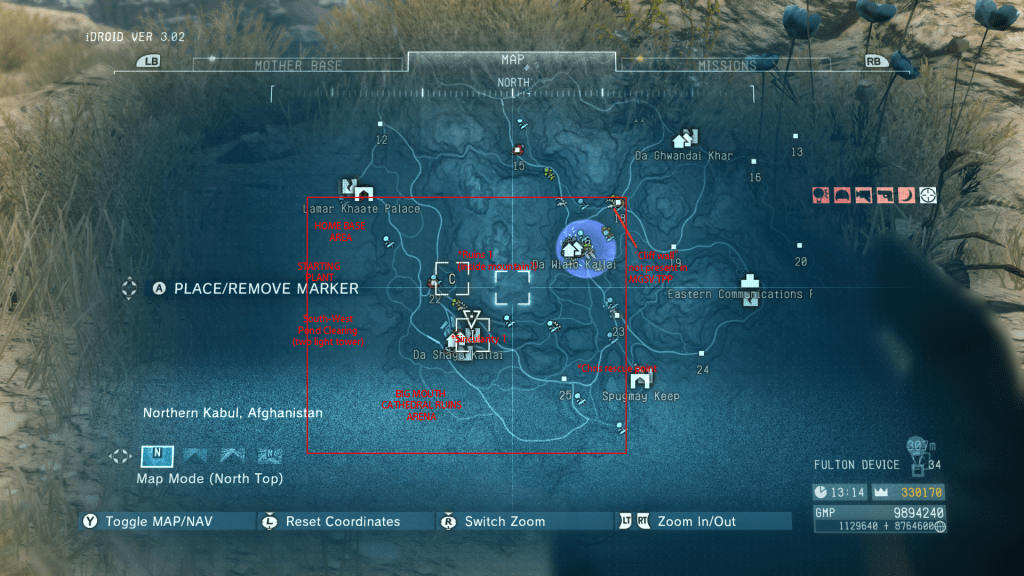Image resolution: width=1024 pixels, height=576 pixels.
Task: Click the Toggle MAP/NAV option
Action: click(155, 521)
